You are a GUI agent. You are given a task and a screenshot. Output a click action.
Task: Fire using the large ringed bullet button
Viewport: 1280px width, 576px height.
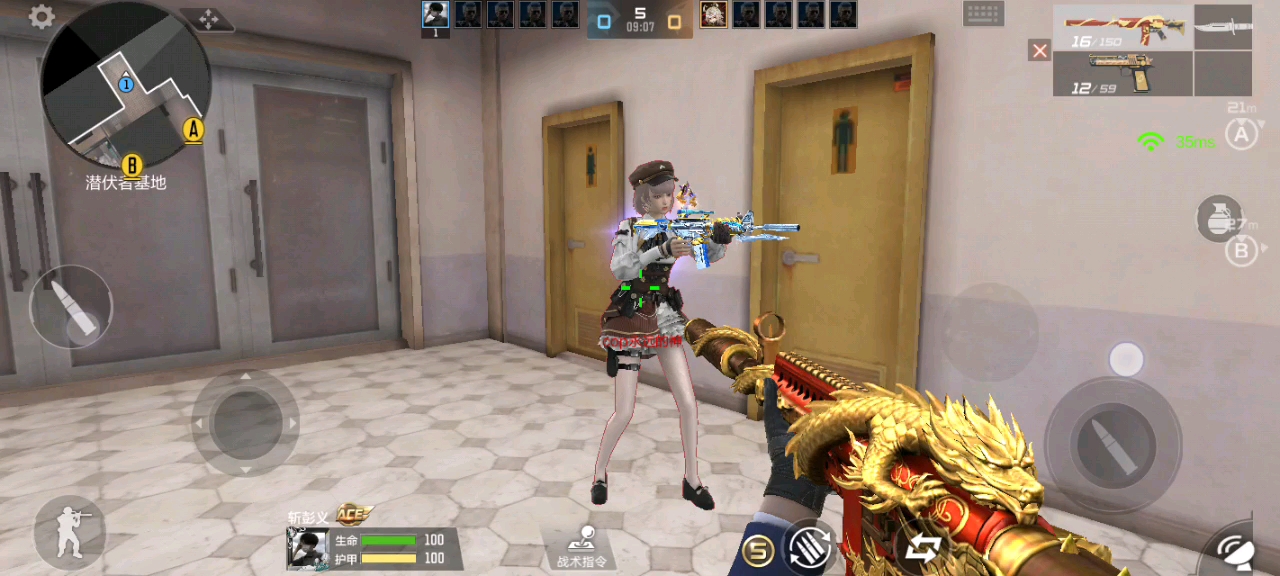1112,445
